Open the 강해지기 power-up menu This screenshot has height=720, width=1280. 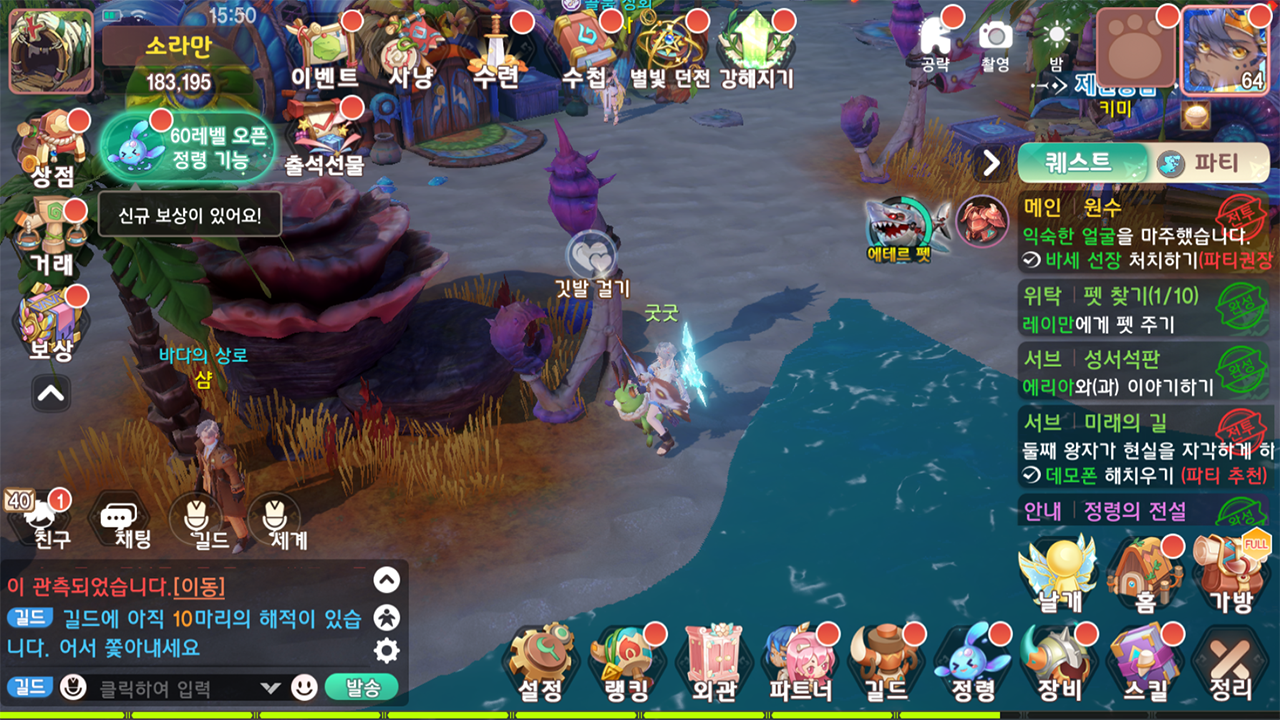(756, 55)
